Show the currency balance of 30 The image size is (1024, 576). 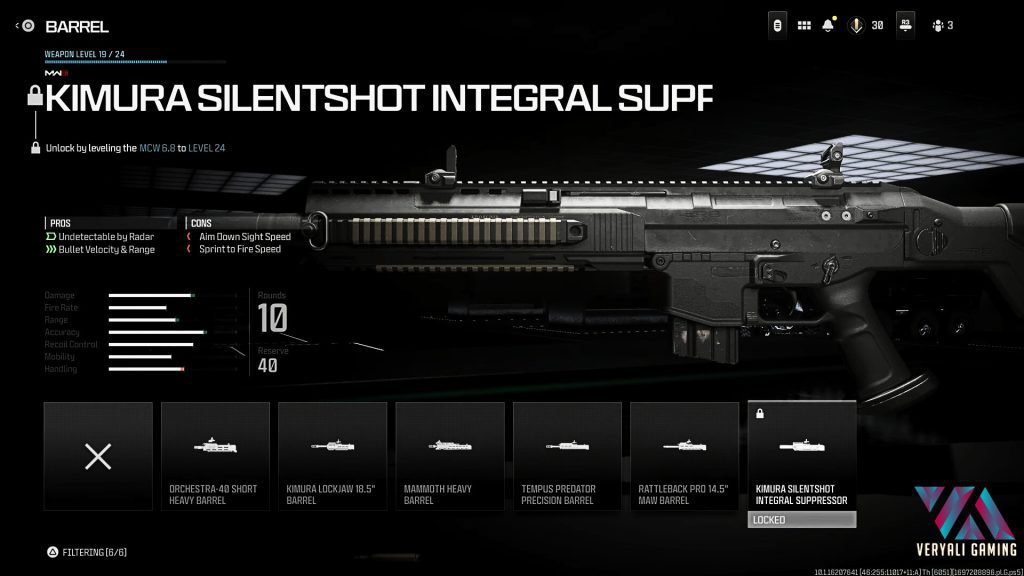coord(866,25)
